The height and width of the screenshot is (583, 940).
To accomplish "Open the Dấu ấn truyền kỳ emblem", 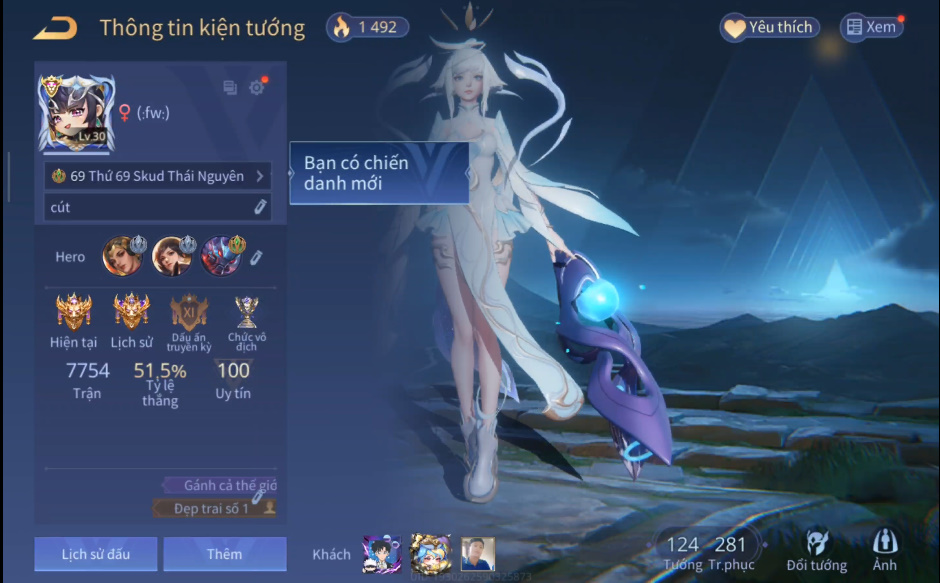I will 188,312.
